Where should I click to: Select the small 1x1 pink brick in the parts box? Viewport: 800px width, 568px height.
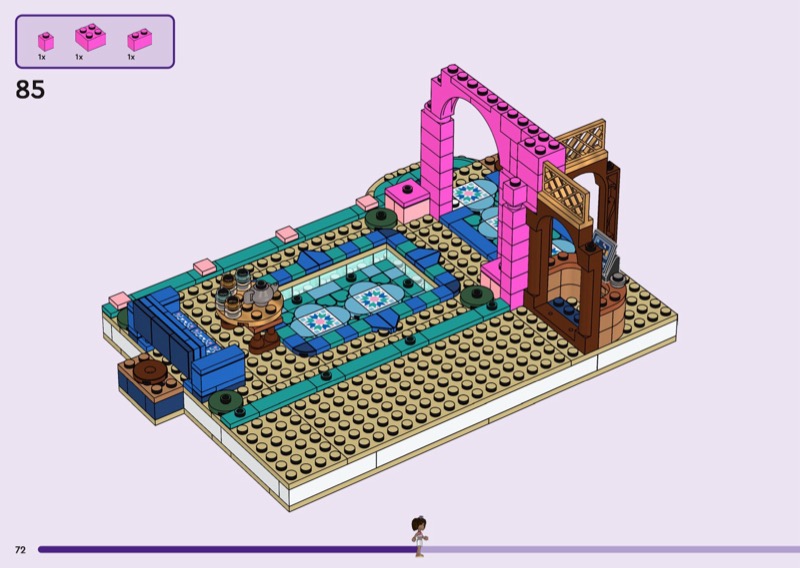pyautogui.click(x=45, y=41)
